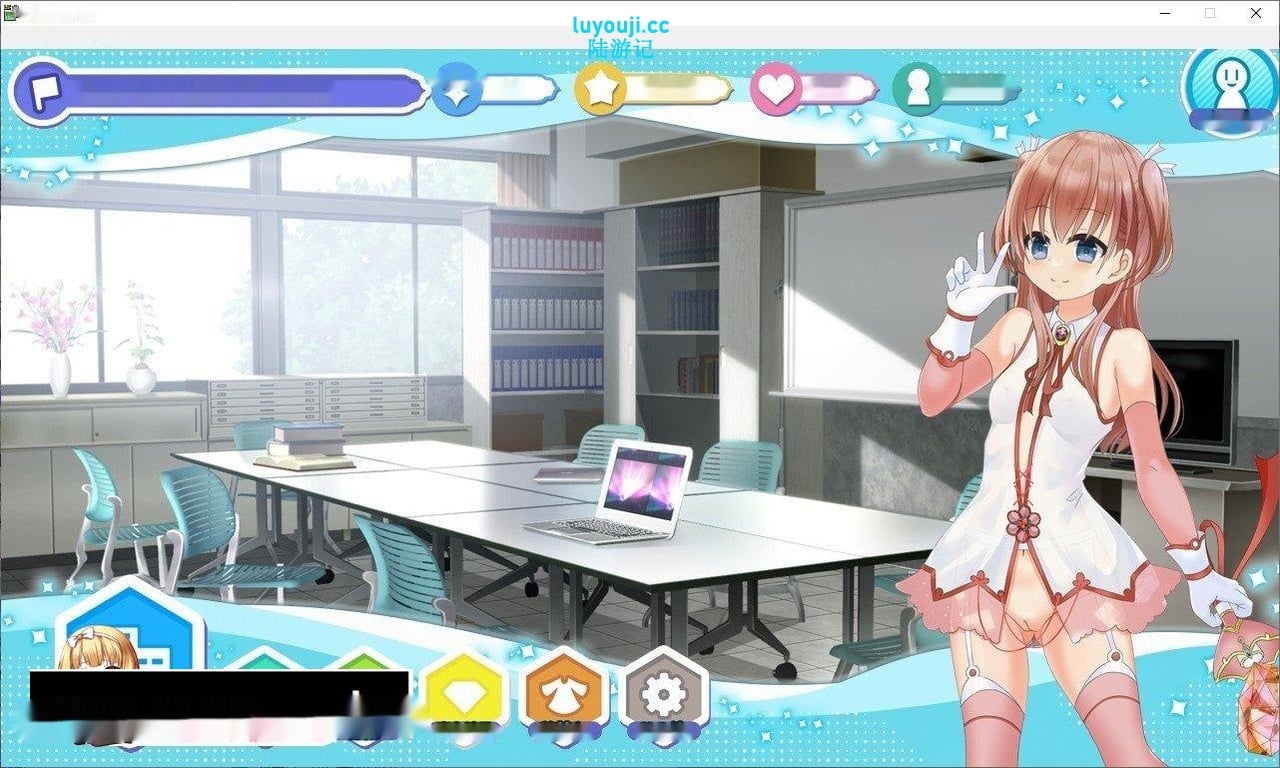Click the game icon in the title bar
Image resolution: width=1280 pixels, height=768 pixels.
[10, 13]
